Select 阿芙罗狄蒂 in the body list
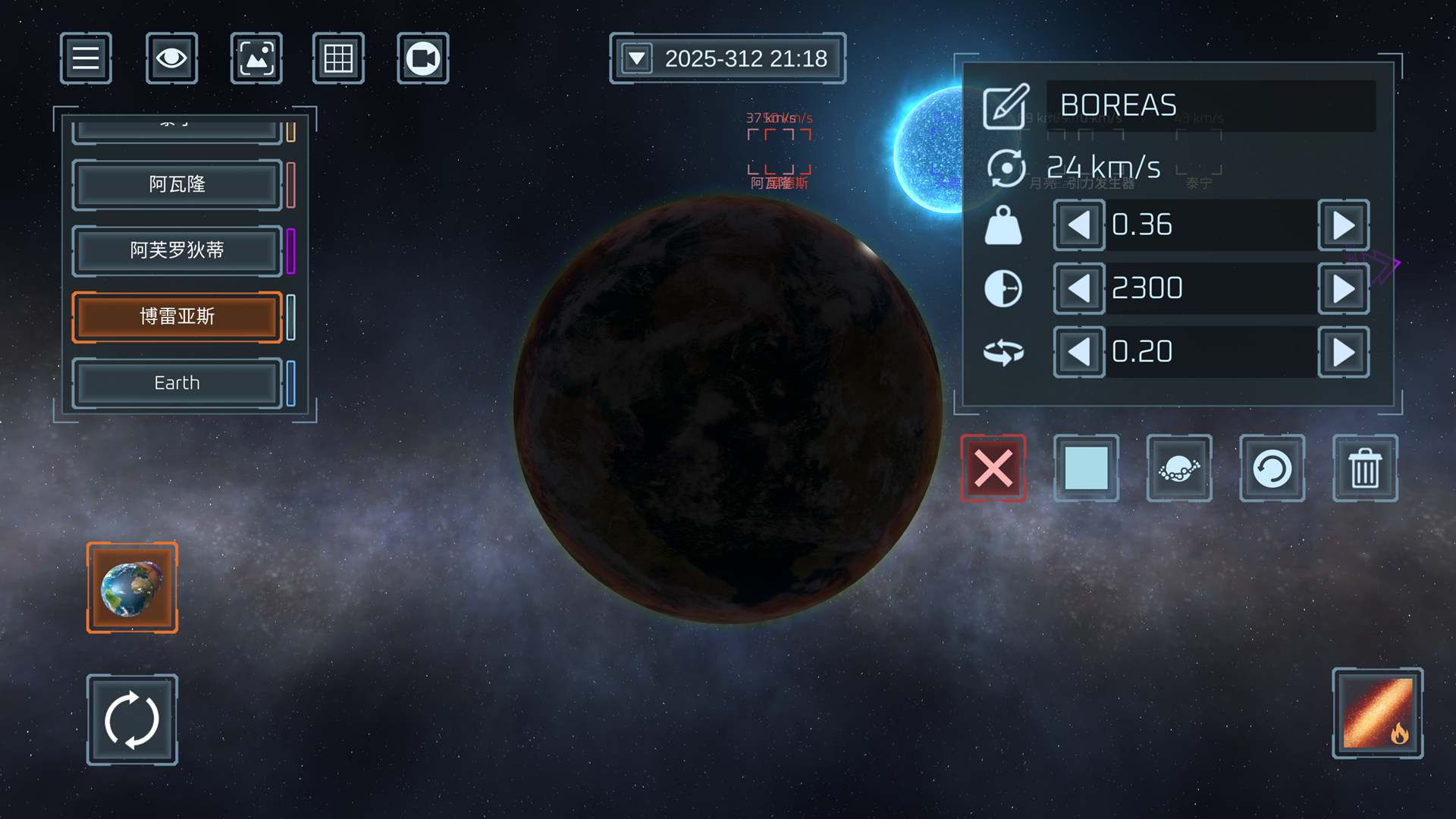 click(x=177, y=250)
